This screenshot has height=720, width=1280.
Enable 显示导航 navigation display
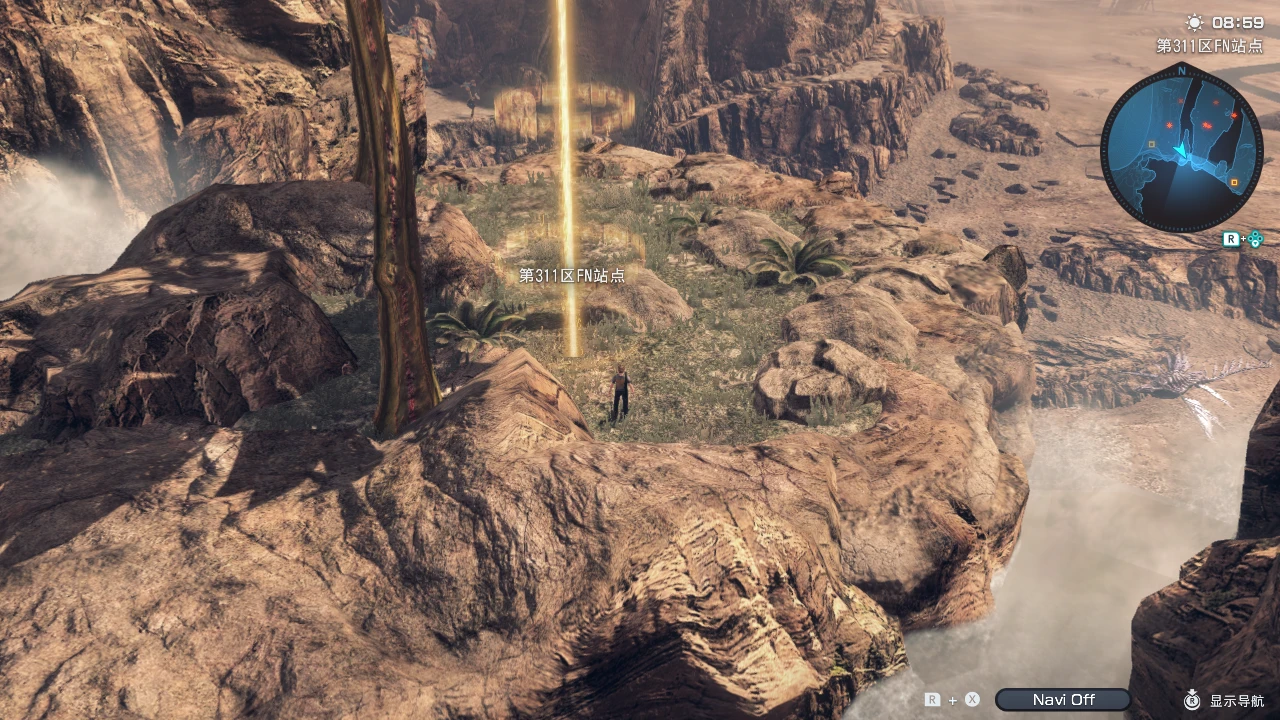1238,700
